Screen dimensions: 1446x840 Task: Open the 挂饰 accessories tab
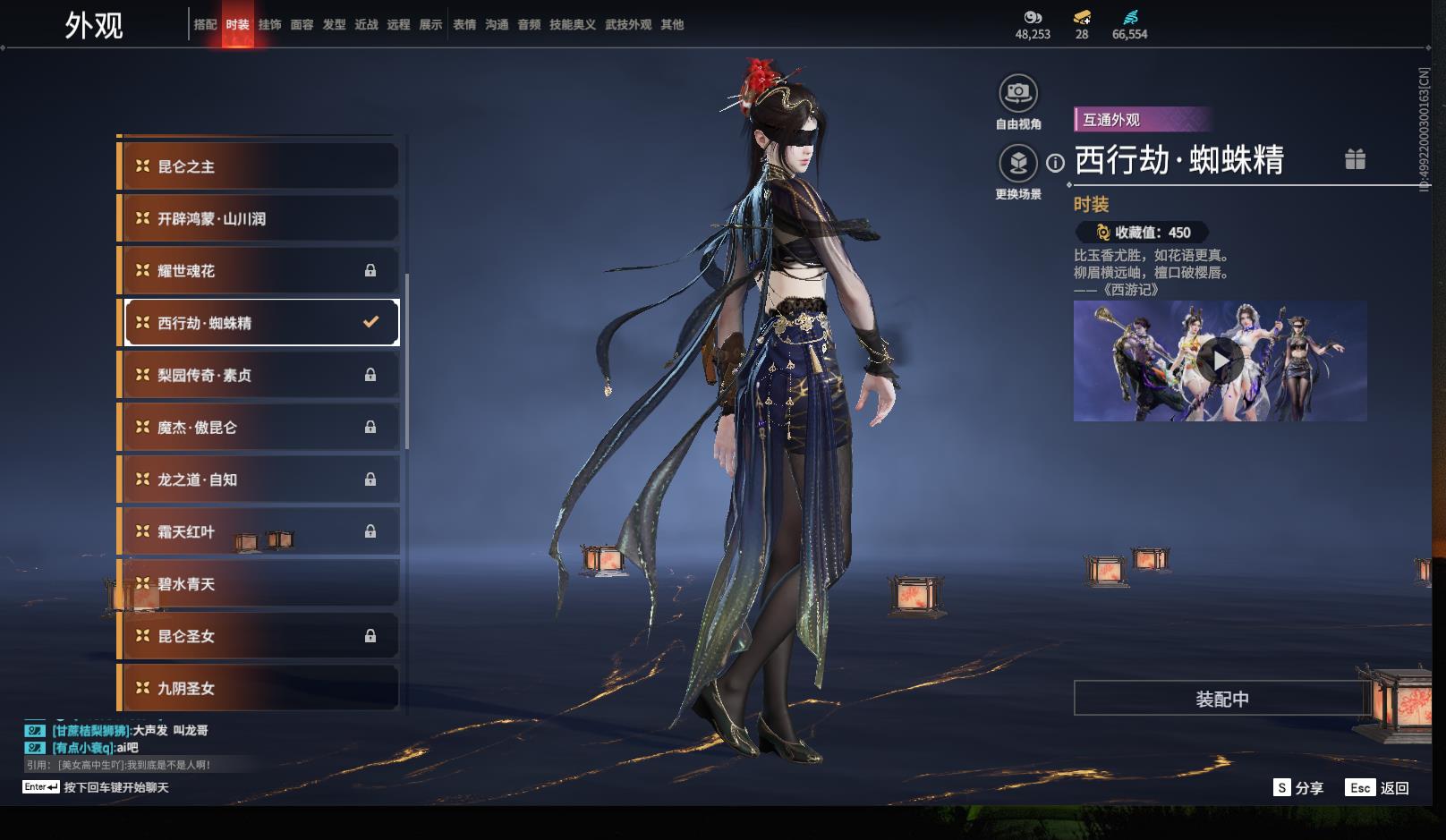269,25
